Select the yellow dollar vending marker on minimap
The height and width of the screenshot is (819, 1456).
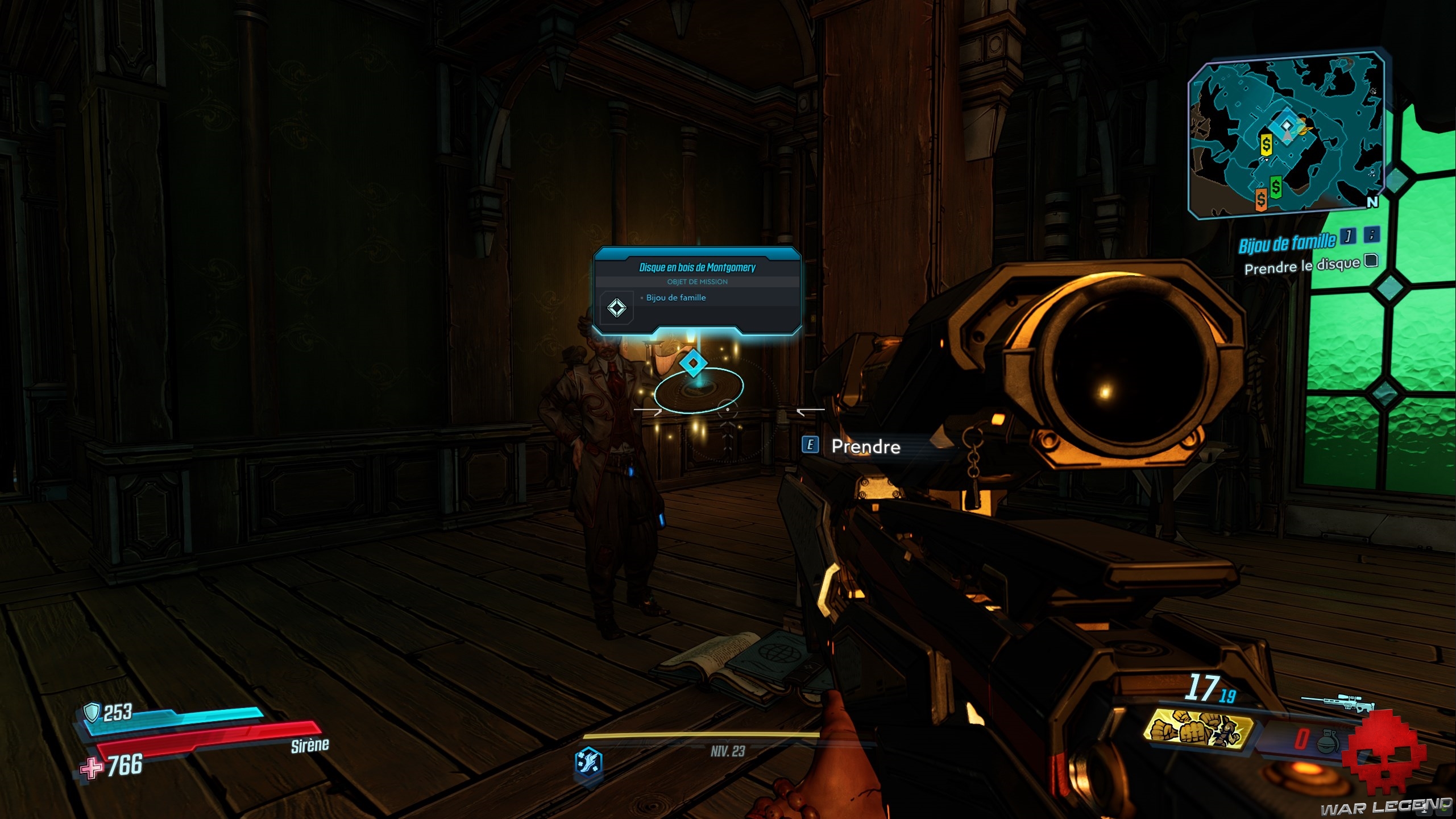pyautogui.click(x=1266, y=144)
